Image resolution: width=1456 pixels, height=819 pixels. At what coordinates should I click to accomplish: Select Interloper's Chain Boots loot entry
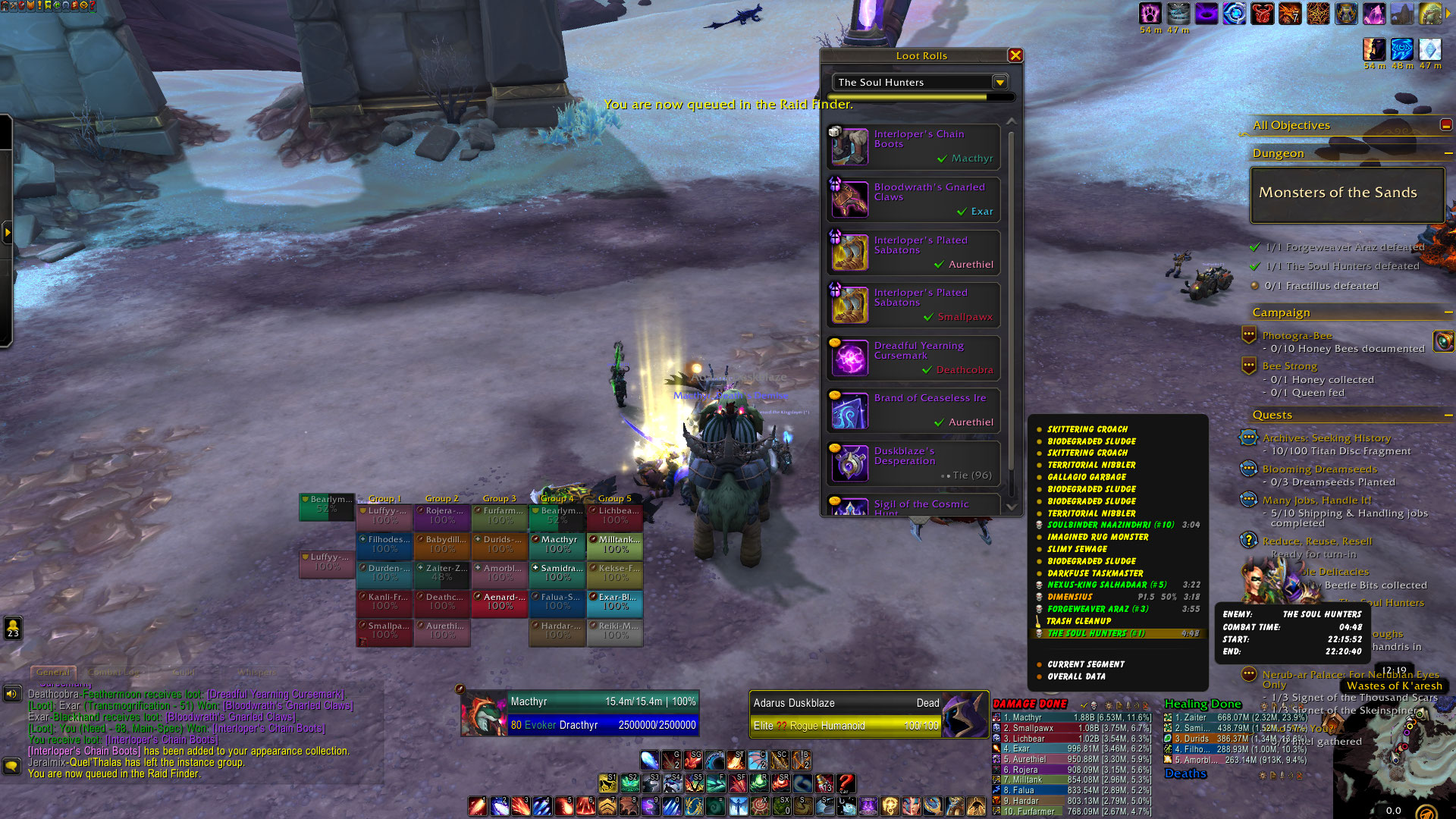[914, 146]
